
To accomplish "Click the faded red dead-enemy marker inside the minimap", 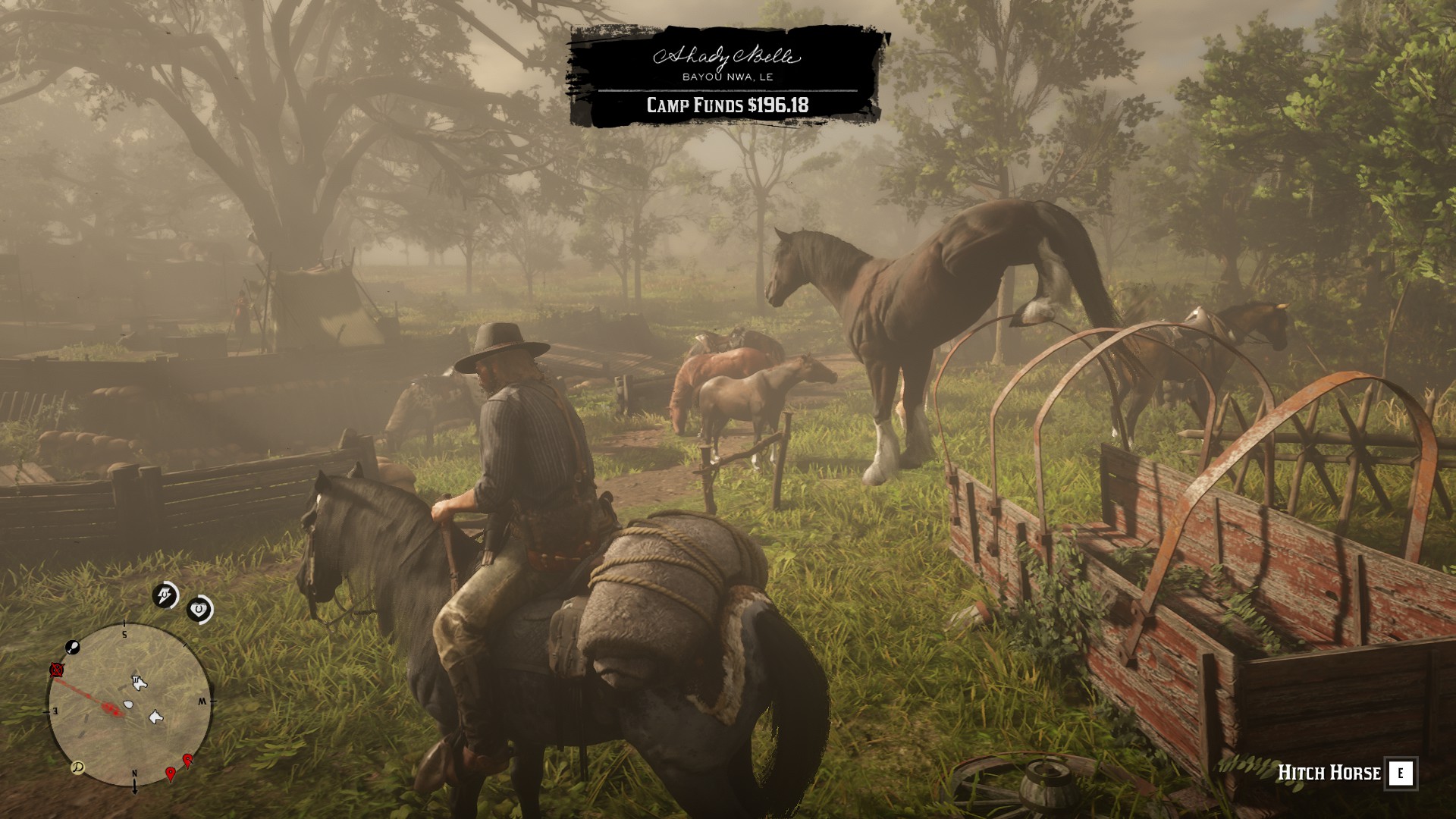I will (x=109, y=708).
